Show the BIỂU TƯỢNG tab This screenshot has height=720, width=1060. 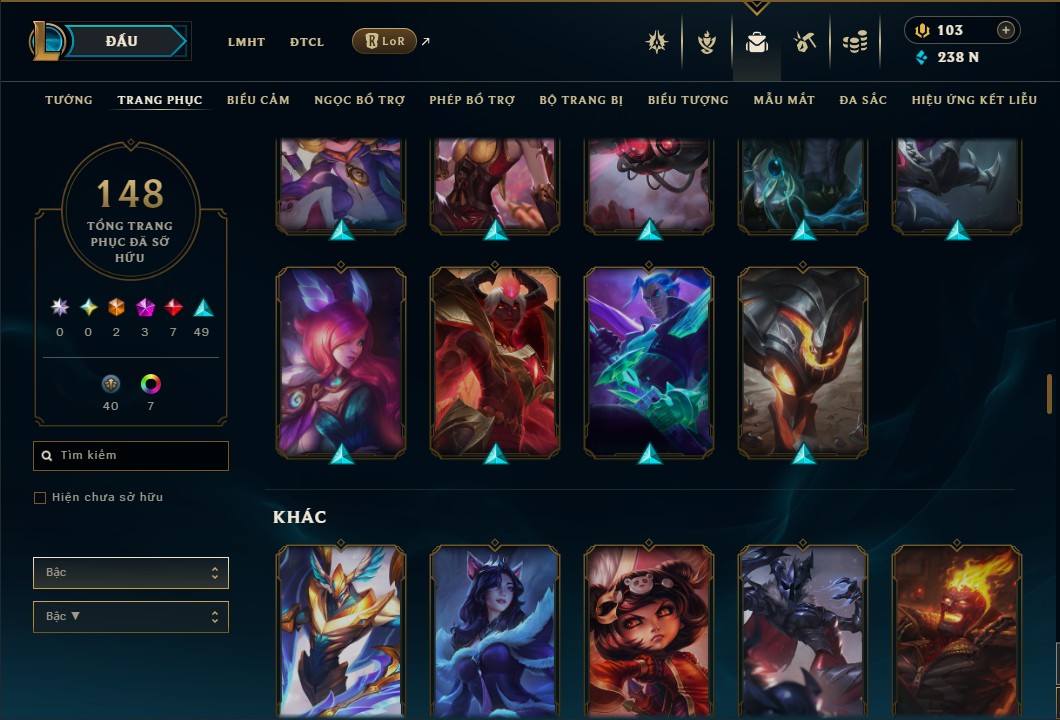click(x=688, y=100)
